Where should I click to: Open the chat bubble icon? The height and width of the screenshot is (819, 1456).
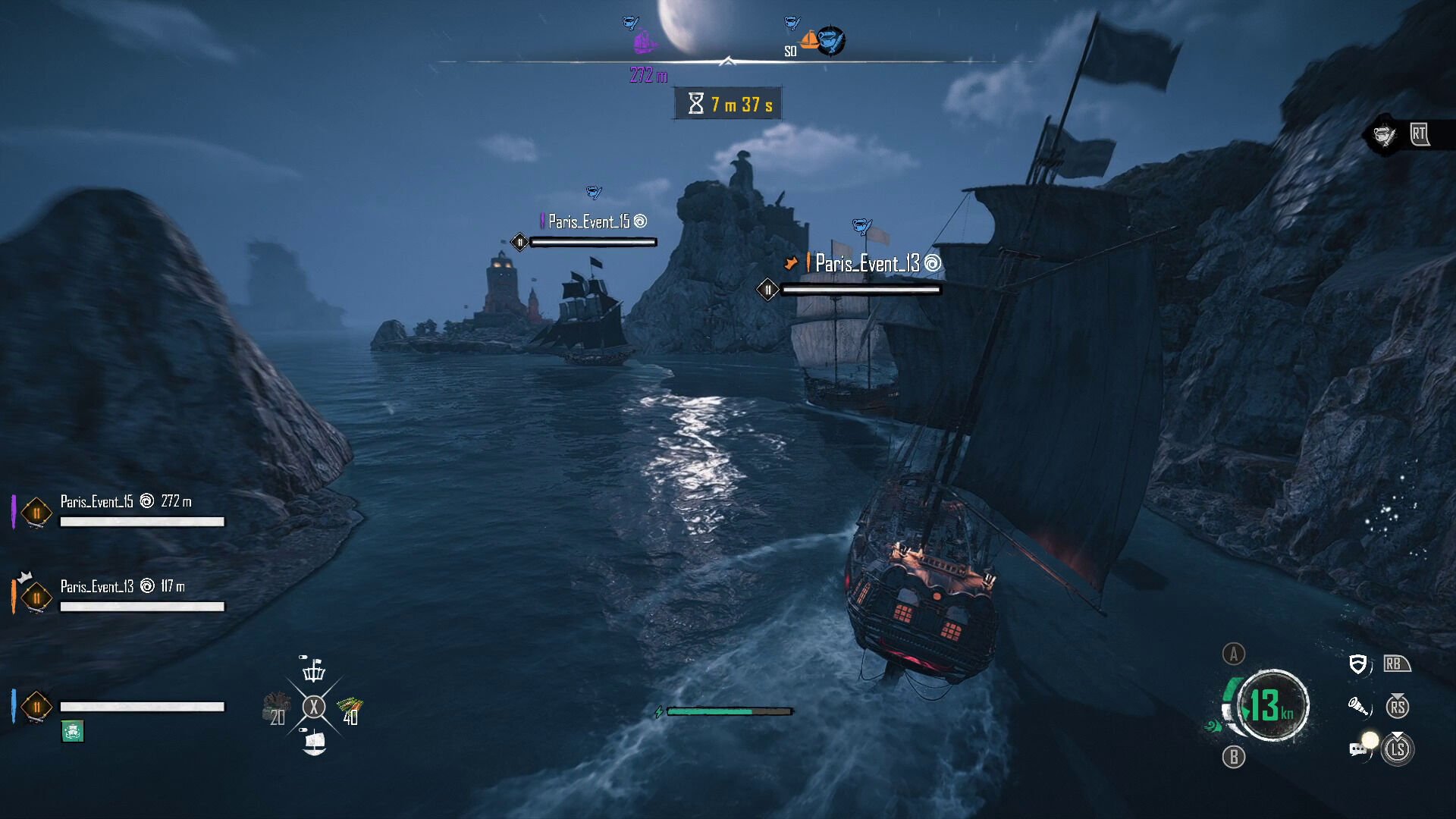click(1358, 749)
